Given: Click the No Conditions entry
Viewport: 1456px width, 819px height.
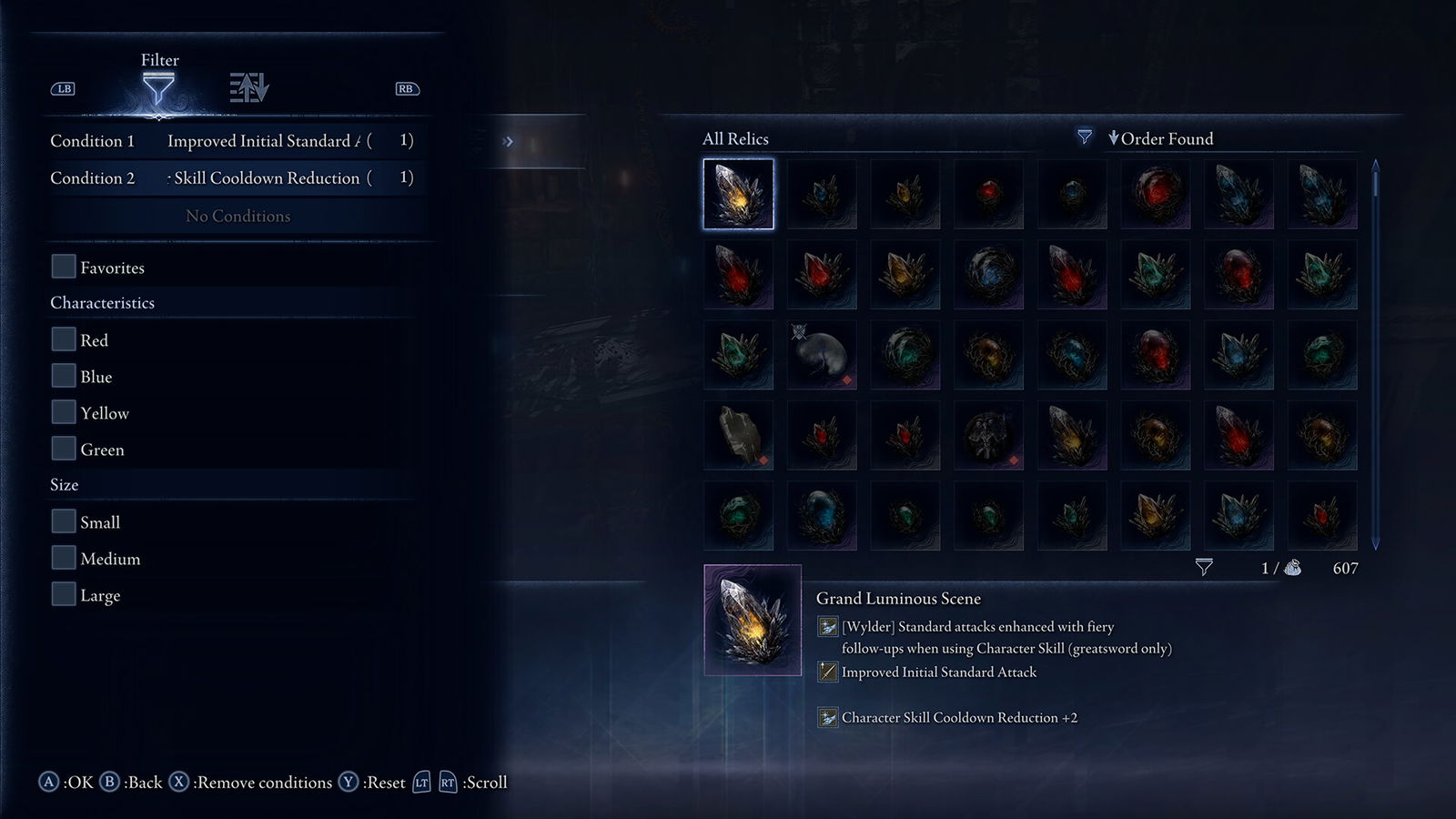Looking at the screenshot, I should pos(238,216).
